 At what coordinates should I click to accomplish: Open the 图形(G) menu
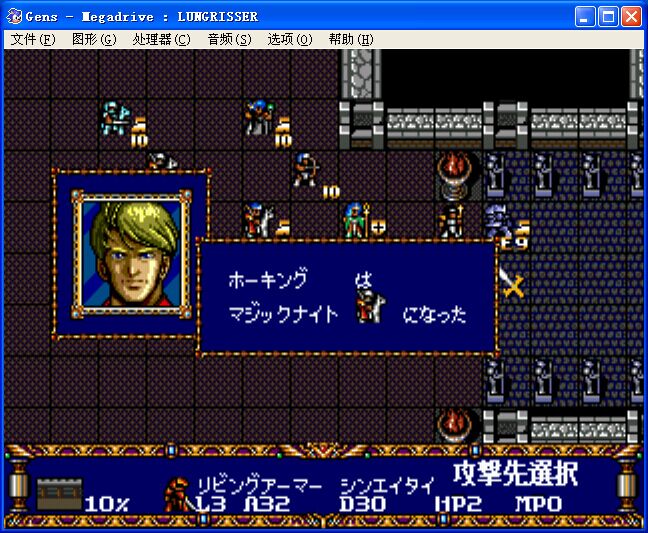[x=94, y=40]
